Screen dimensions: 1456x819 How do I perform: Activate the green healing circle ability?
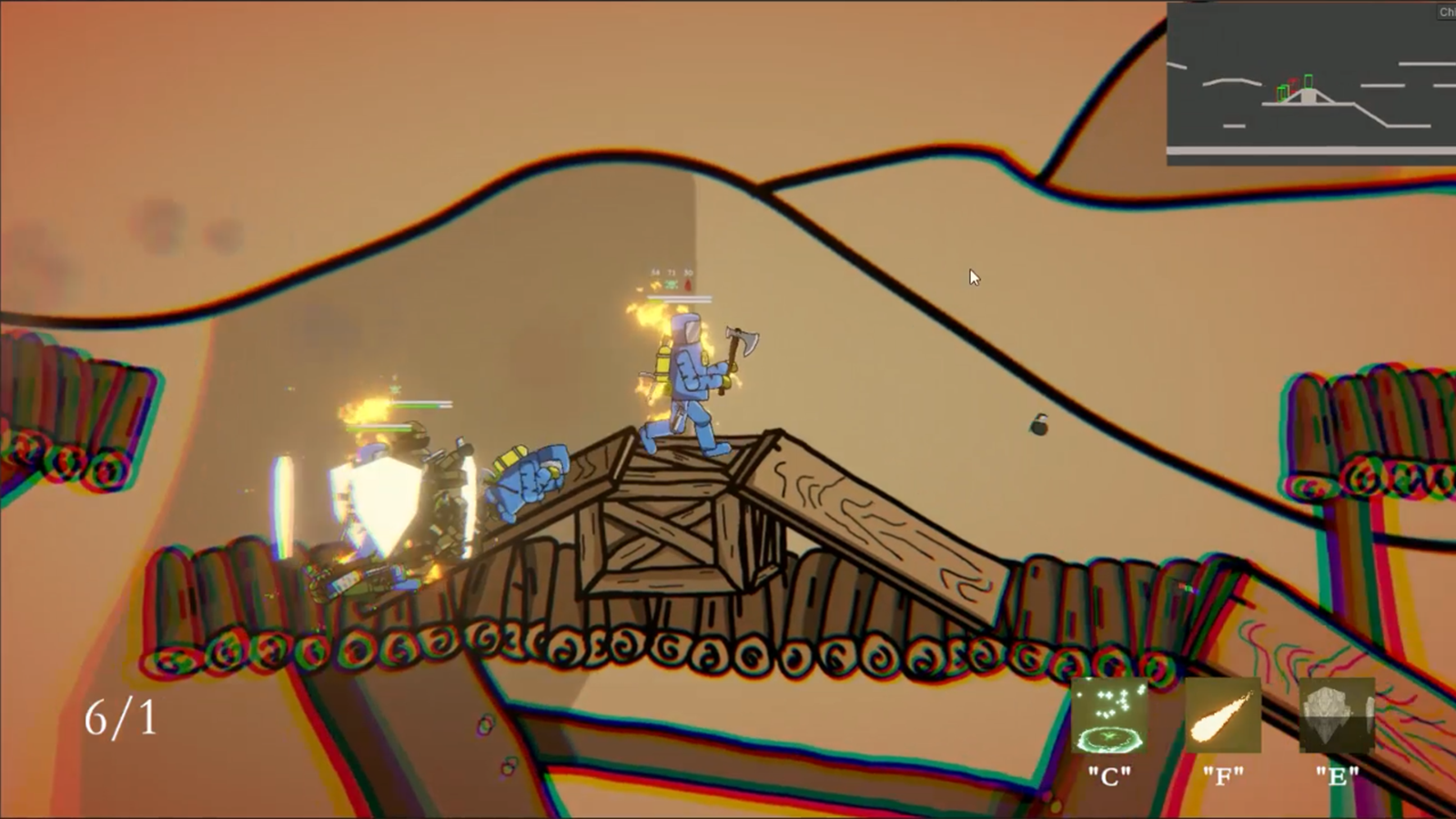point(1109,716)
